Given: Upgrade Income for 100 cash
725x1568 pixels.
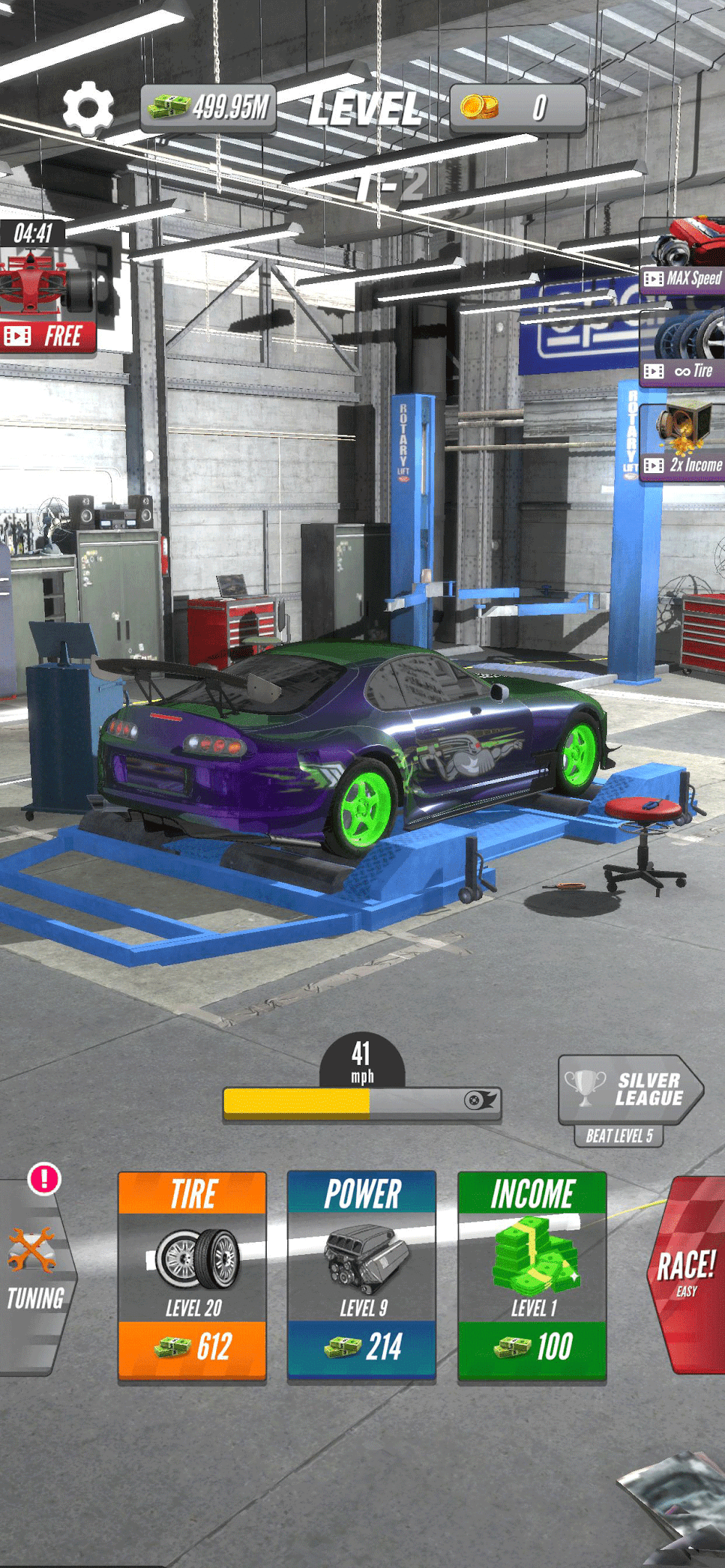Looking at the screenshot, I should (x=531, y=1276).
